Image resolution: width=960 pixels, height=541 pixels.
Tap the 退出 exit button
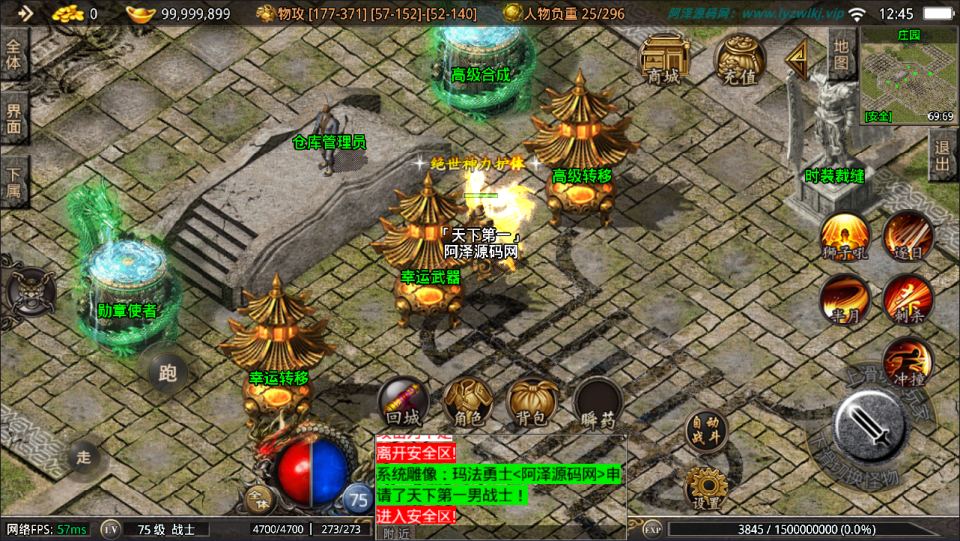942,157
